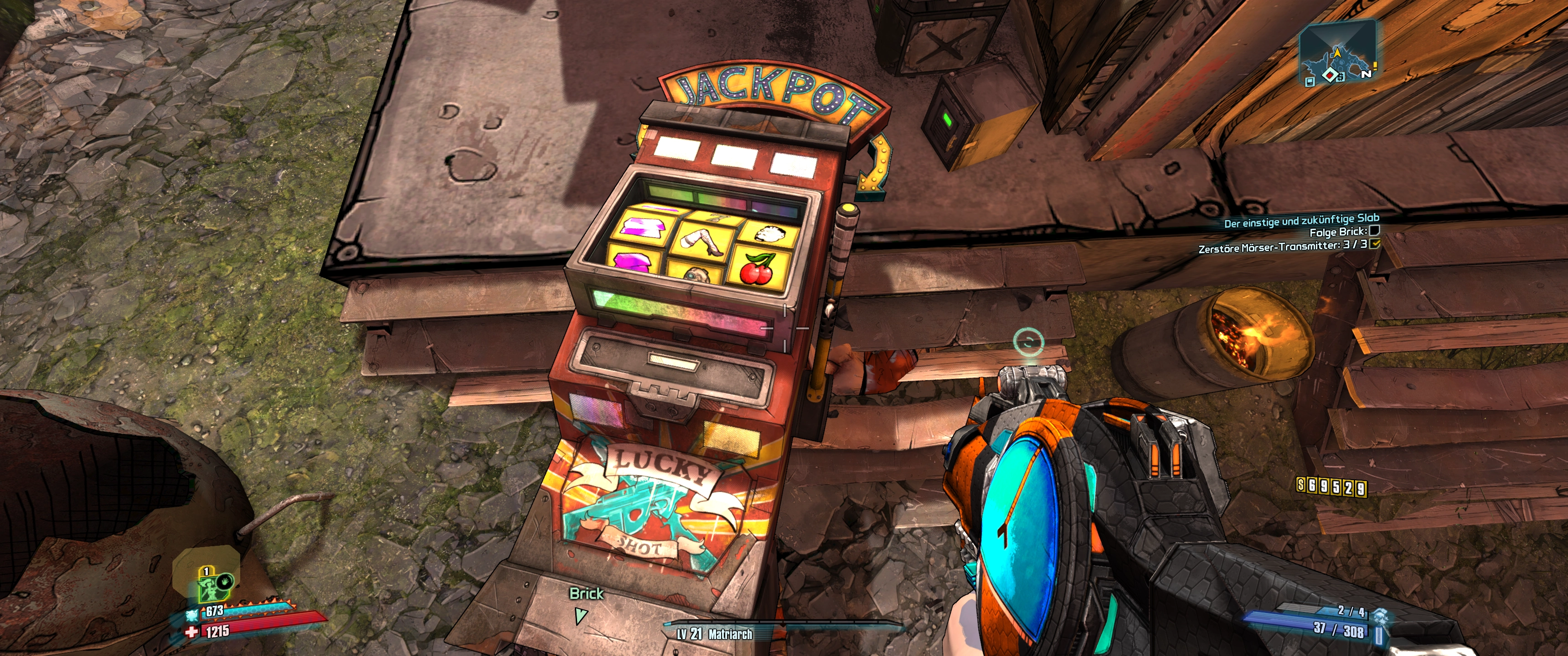Click the Brick waypoint arrow marker
Image resolution: width=1568 pixels, height=656 pixels.
(x=581, y=616)
